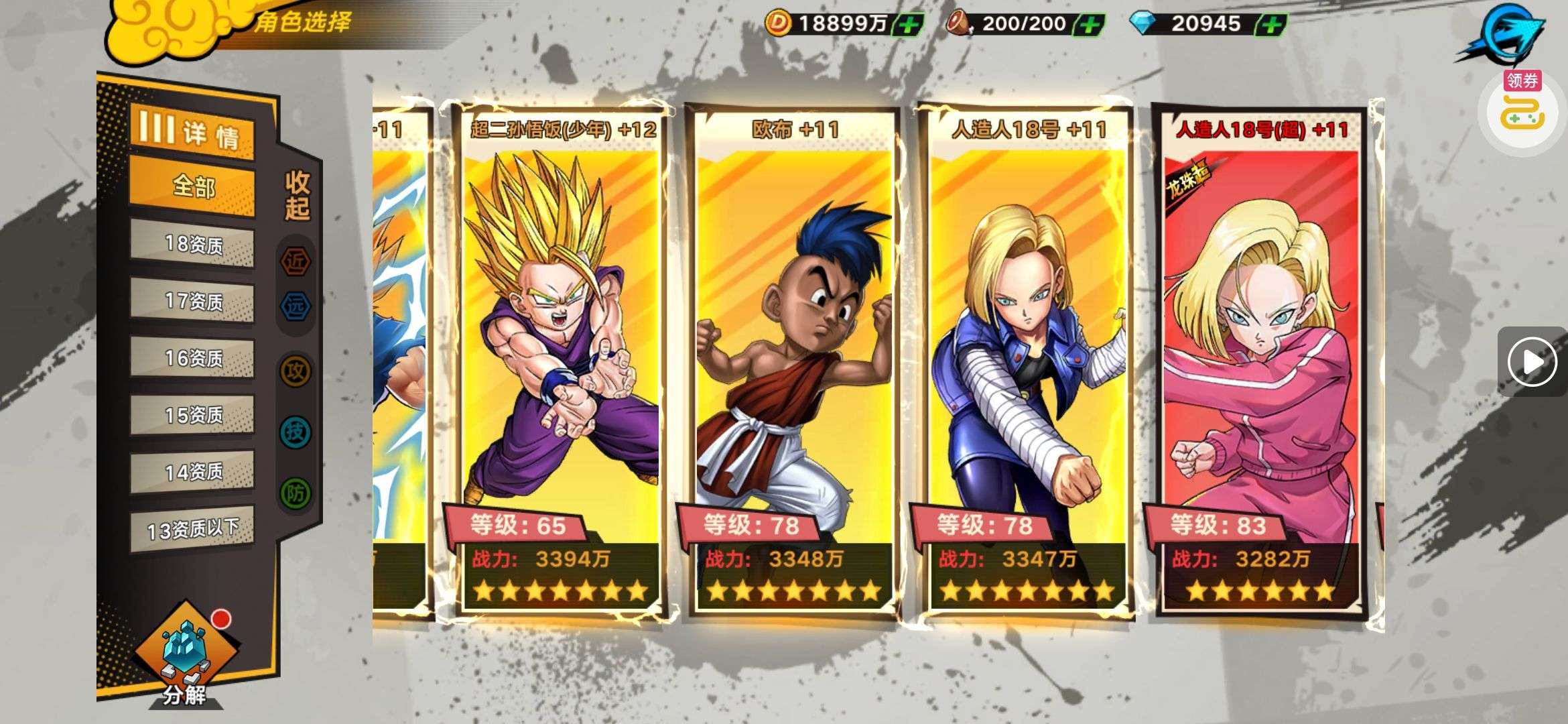Screen dimensions: 1568x724
Task: Toggle the 技 skill type filter
Action: (296, 432)
